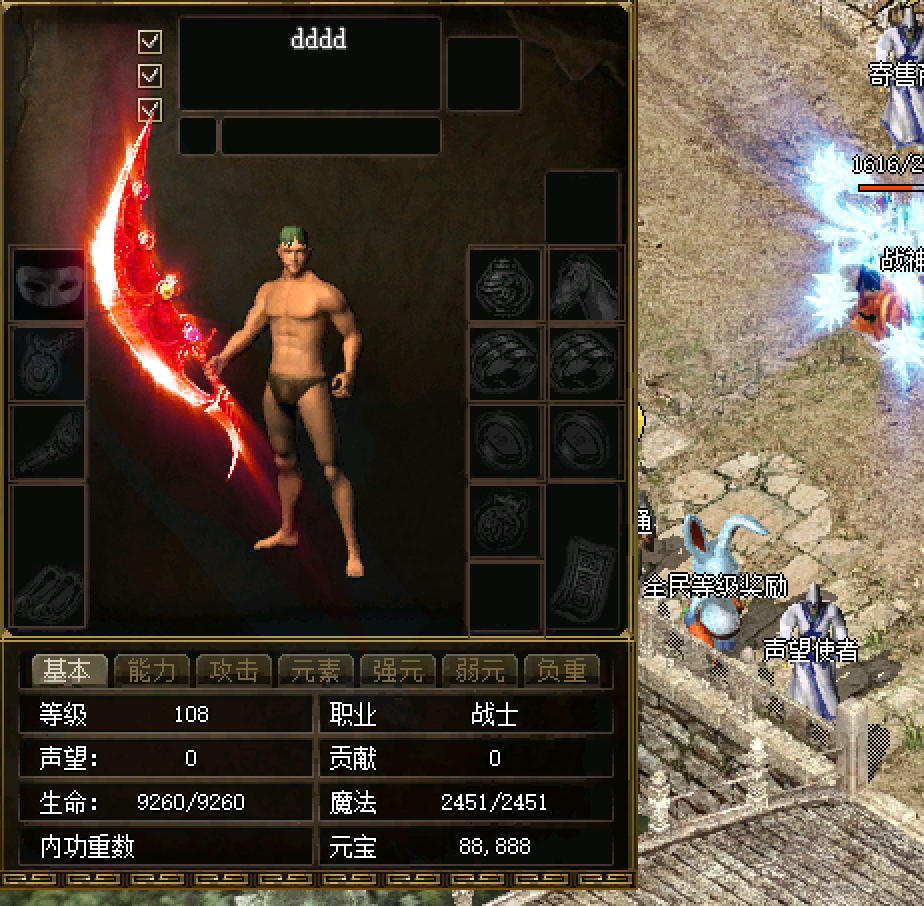Open the 负重 tab
This screenshot has width=924, height=906.
tap(562, 670)
